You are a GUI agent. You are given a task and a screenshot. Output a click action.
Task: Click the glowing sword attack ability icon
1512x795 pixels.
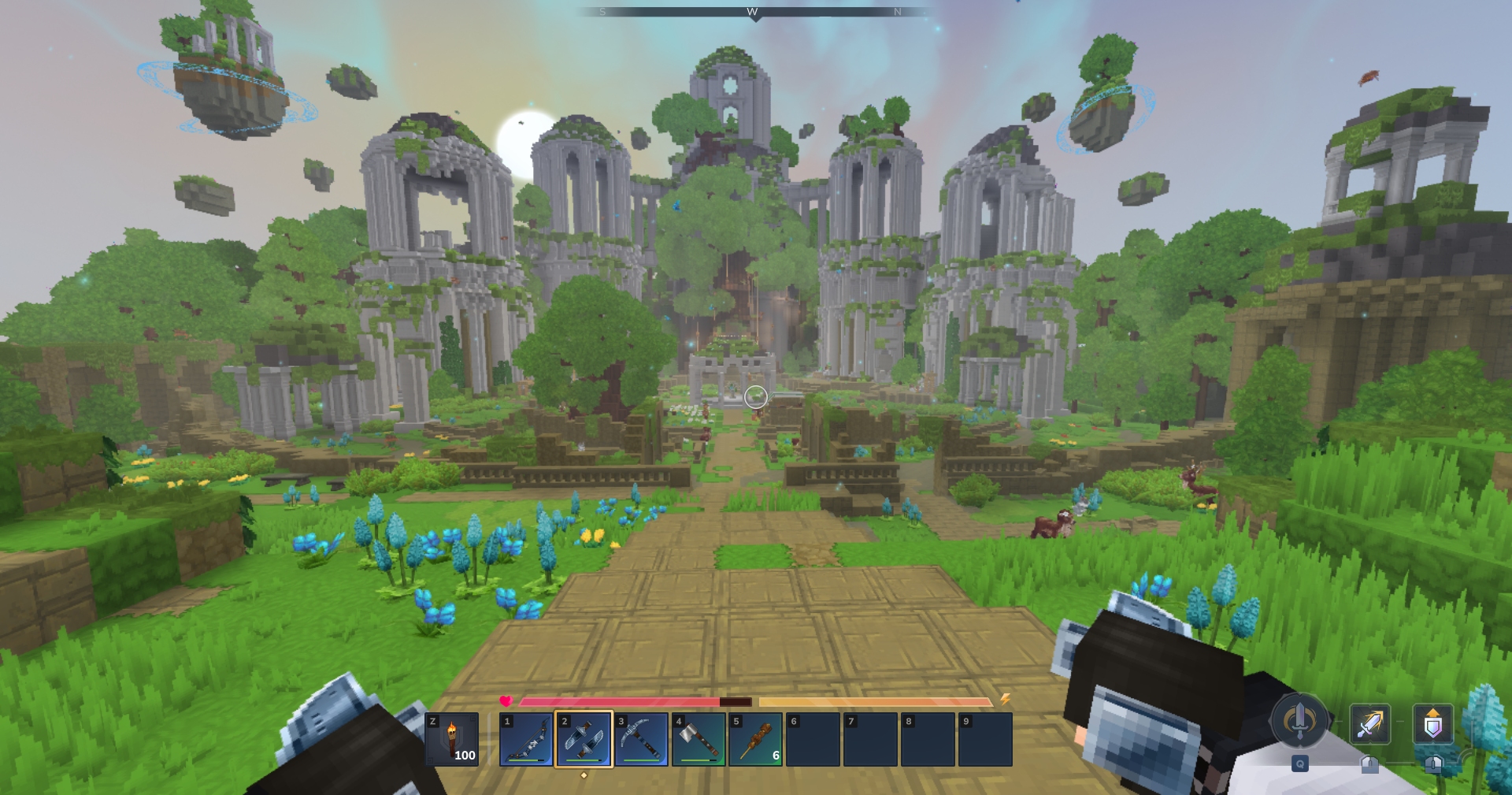point(1369,724)
